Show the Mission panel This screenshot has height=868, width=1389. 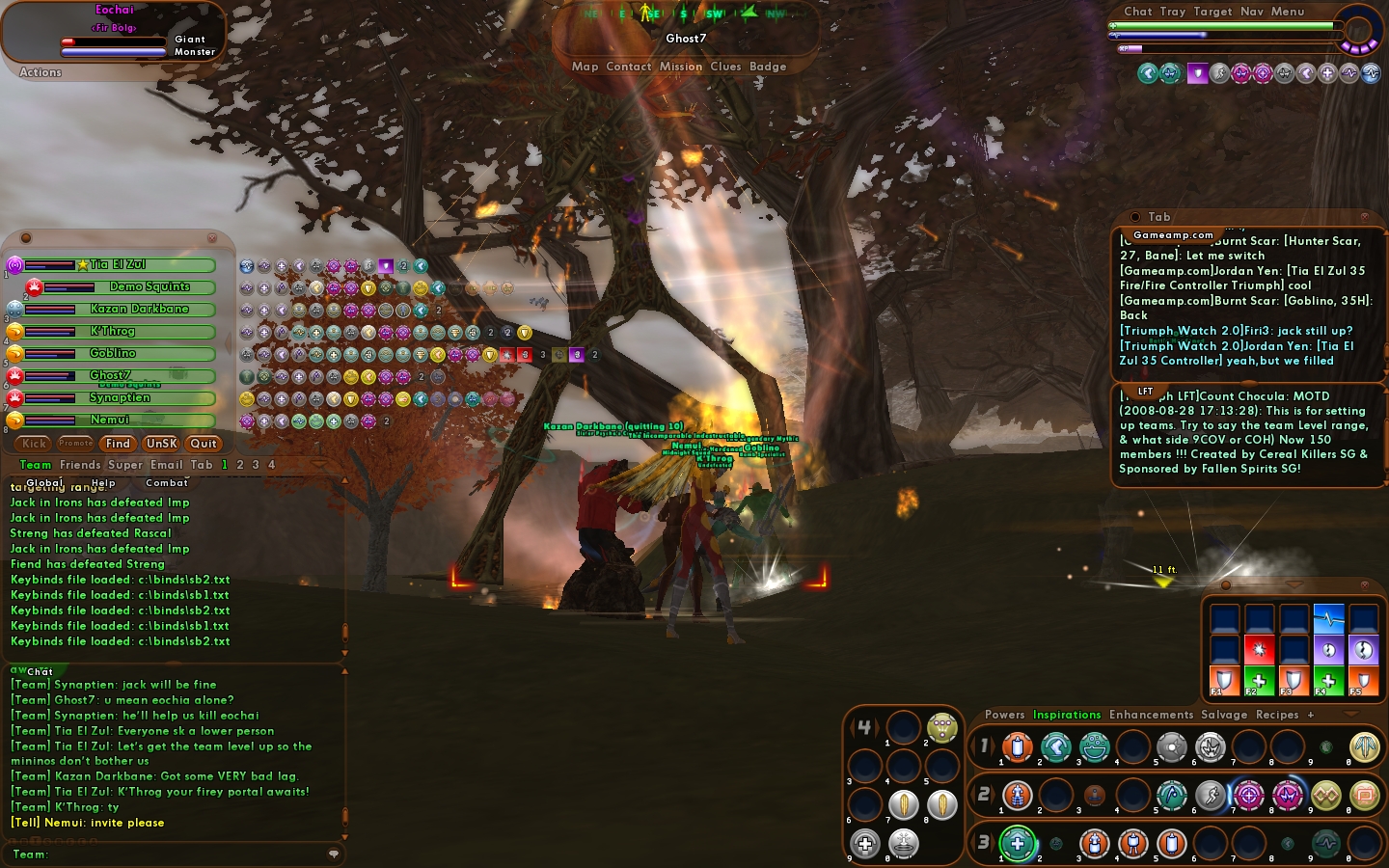[x=681, y=67]
